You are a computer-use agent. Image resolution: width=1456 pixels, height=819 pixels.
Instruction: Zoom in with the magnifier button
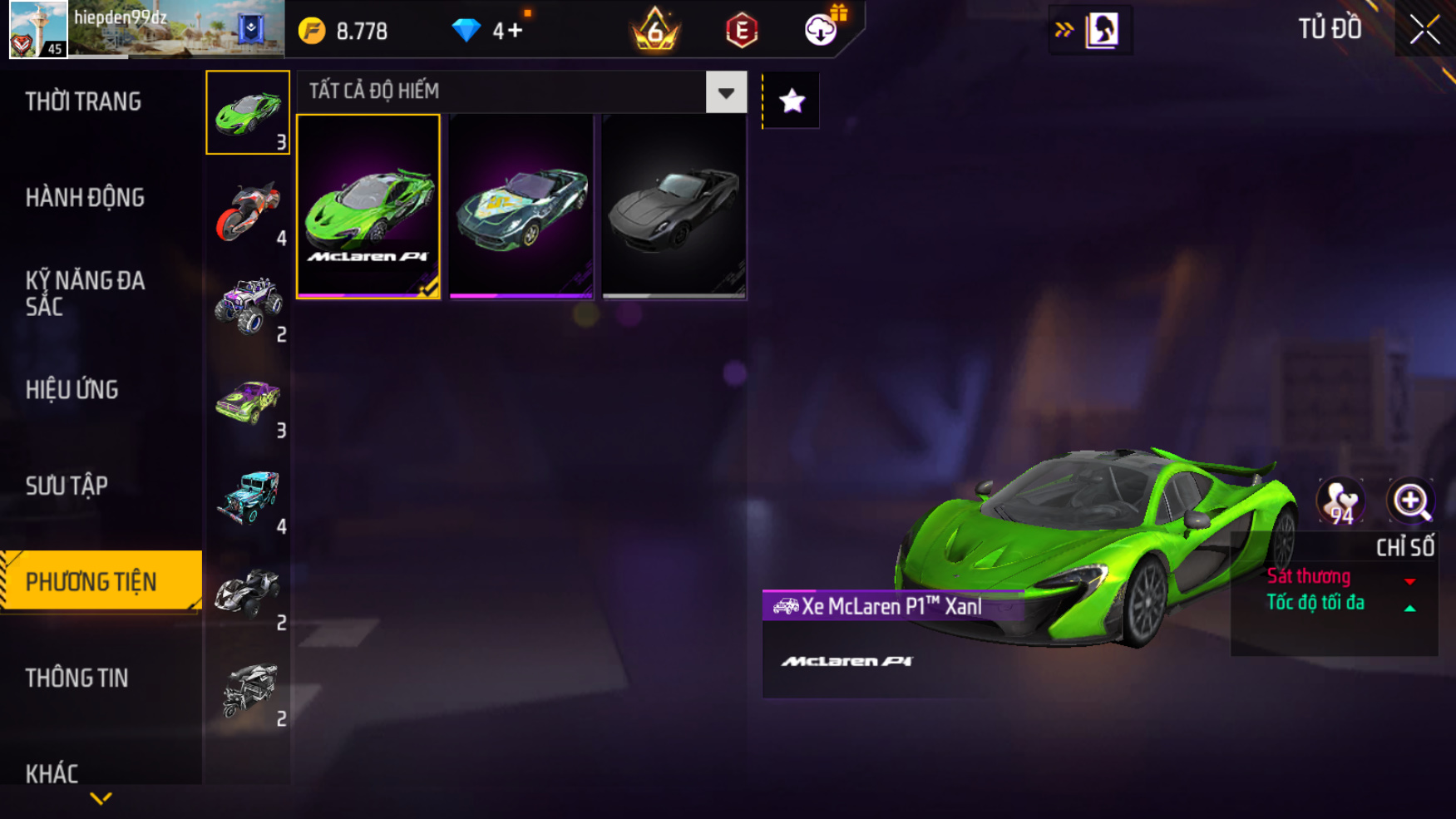(1410, 501)
